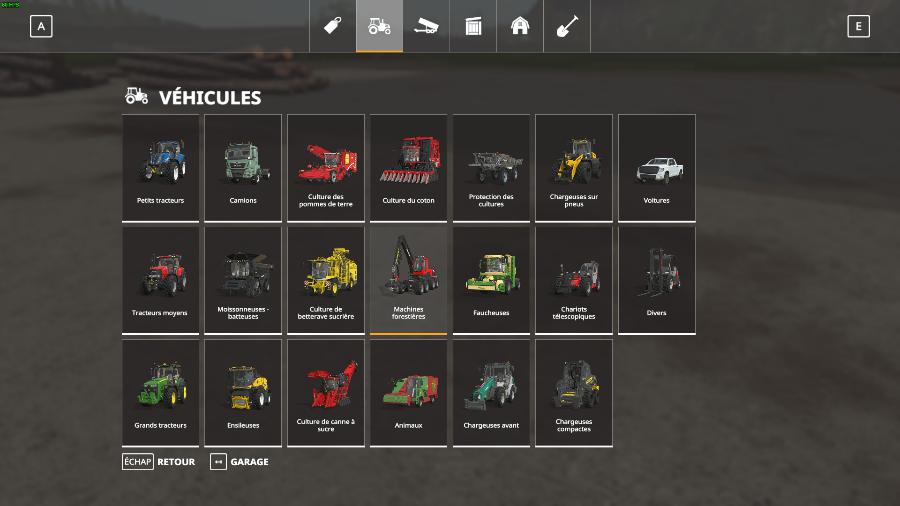The width and height of the screenshot is (900, 506).
Task: Select the Camions vehicle category
Action: (243, 168)
